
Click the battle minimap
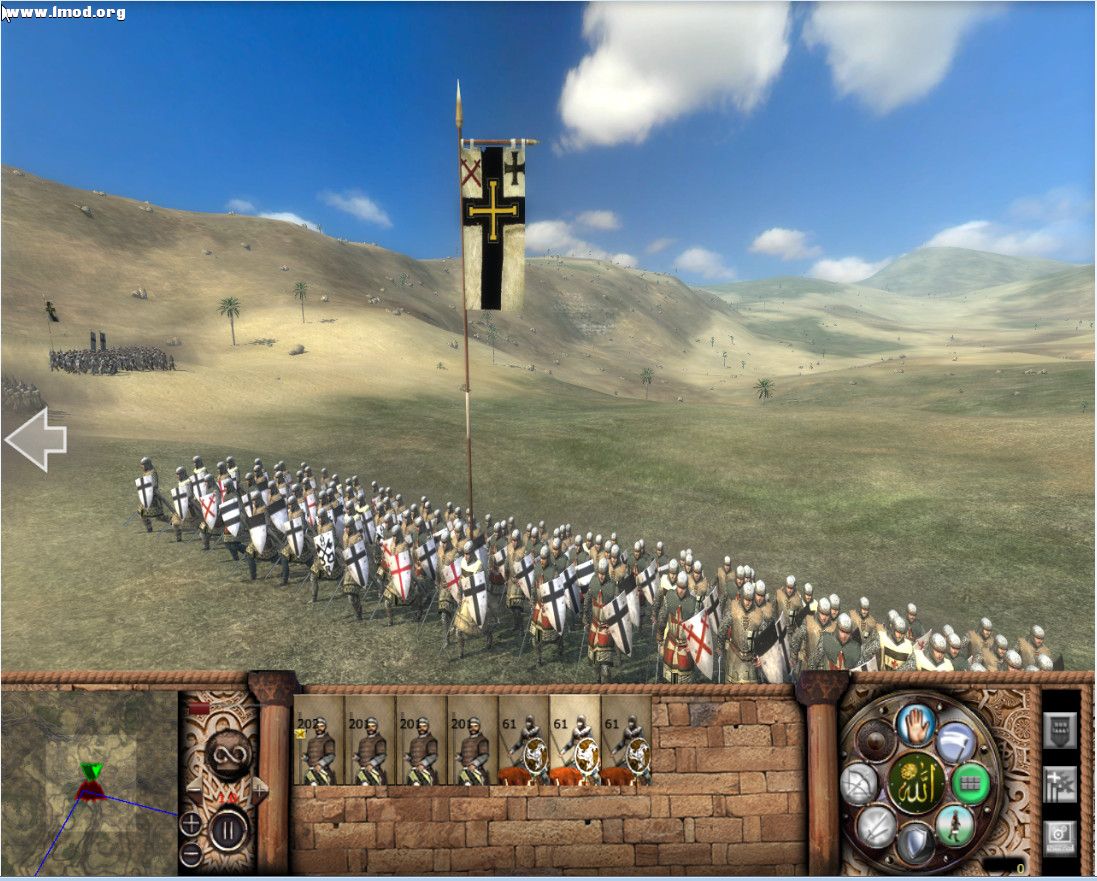coord(88,782)
